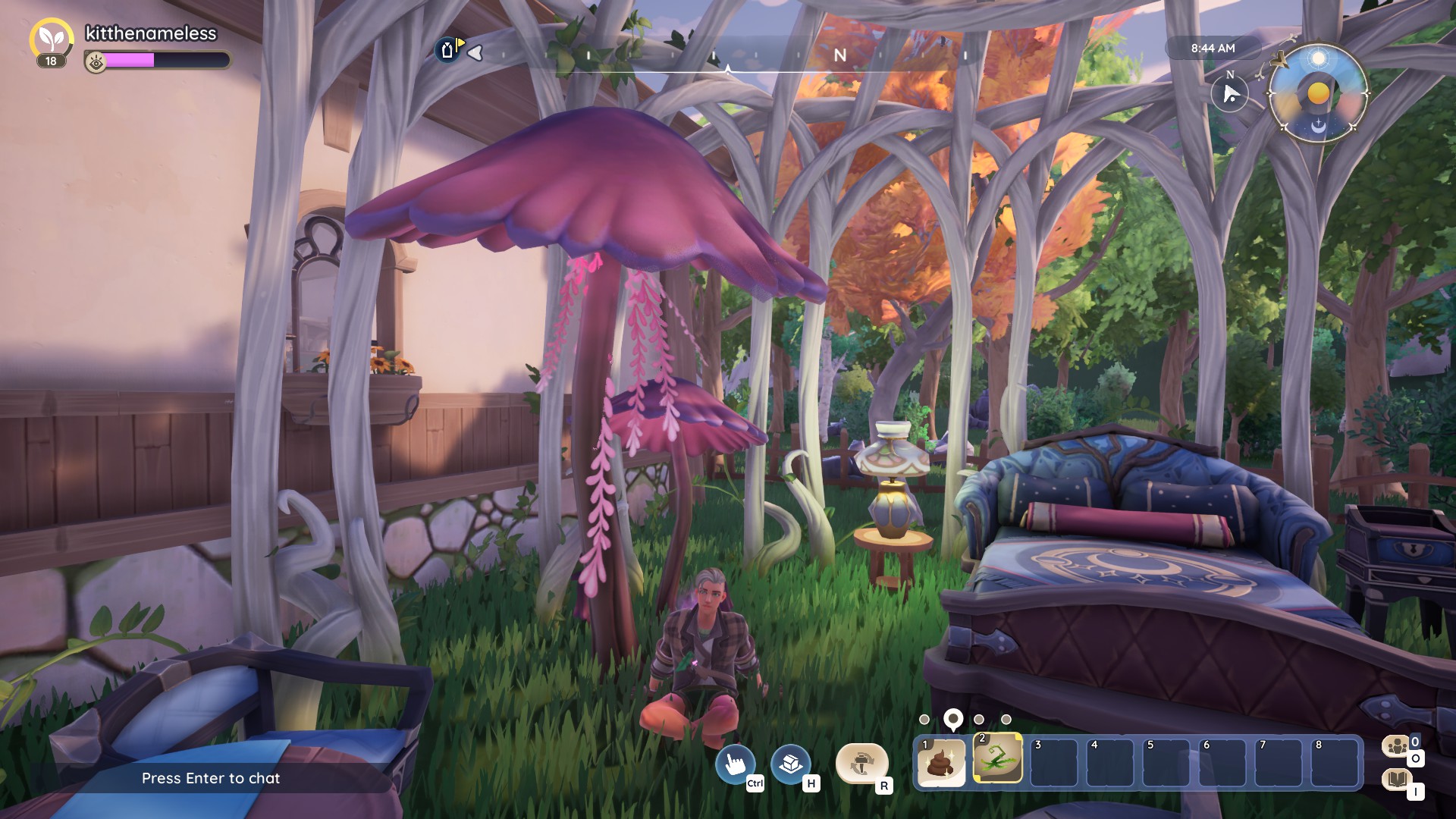Click the small item icon left of the compass bar

pos(447,49)
